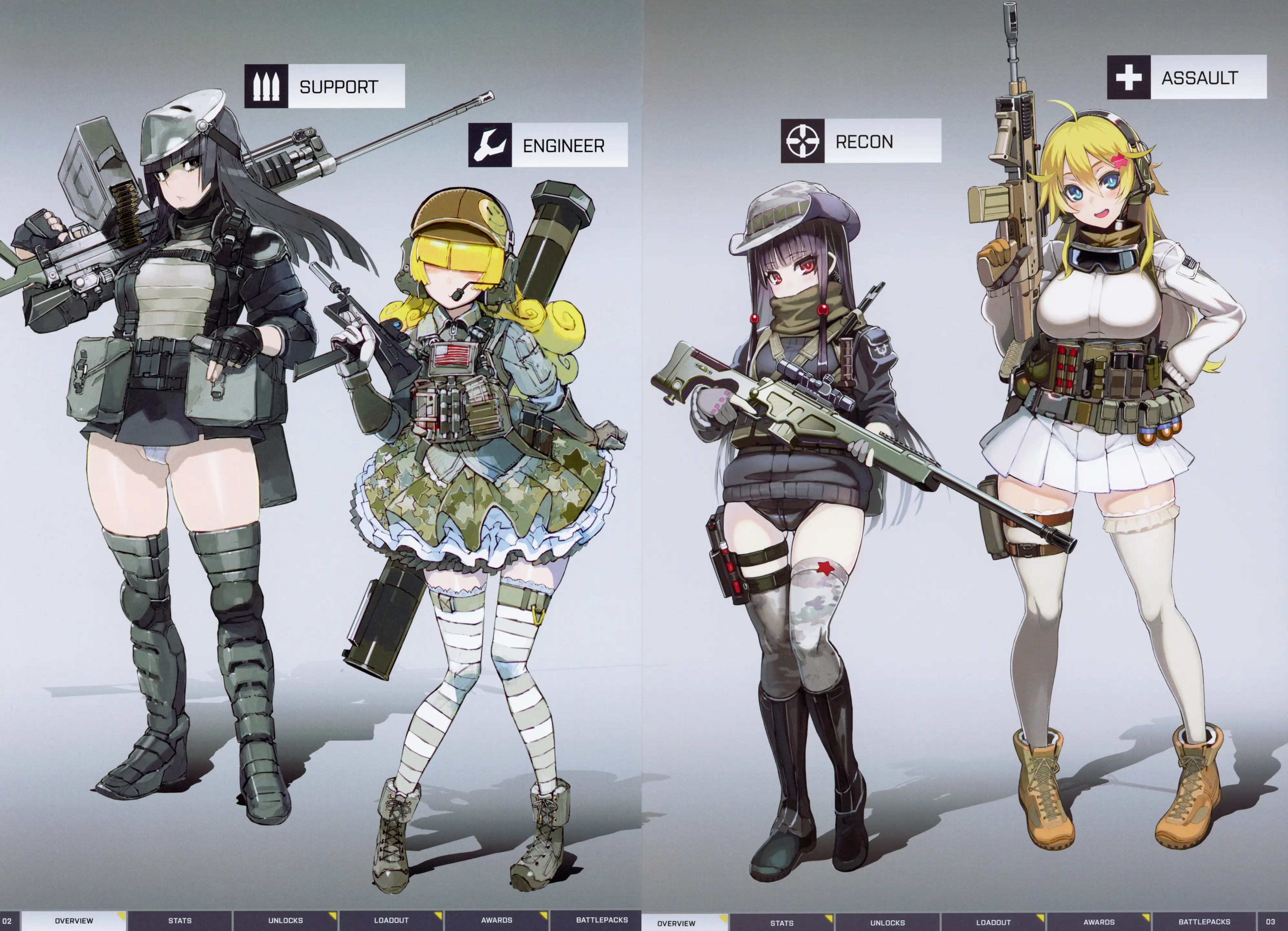The width and height of the screenshot is (1288, 931).
Task: Open the Awards tab on page 03
Action: coord(1098,923)
